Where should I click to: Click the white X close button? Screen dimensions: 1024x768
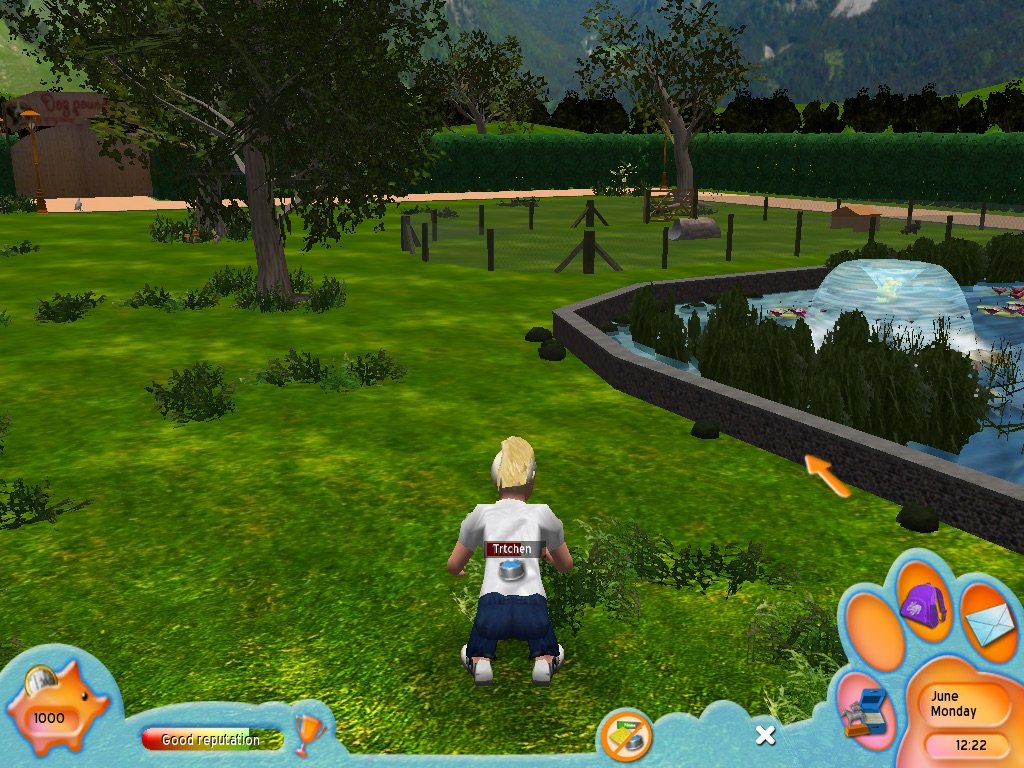(x=765, y=735)
